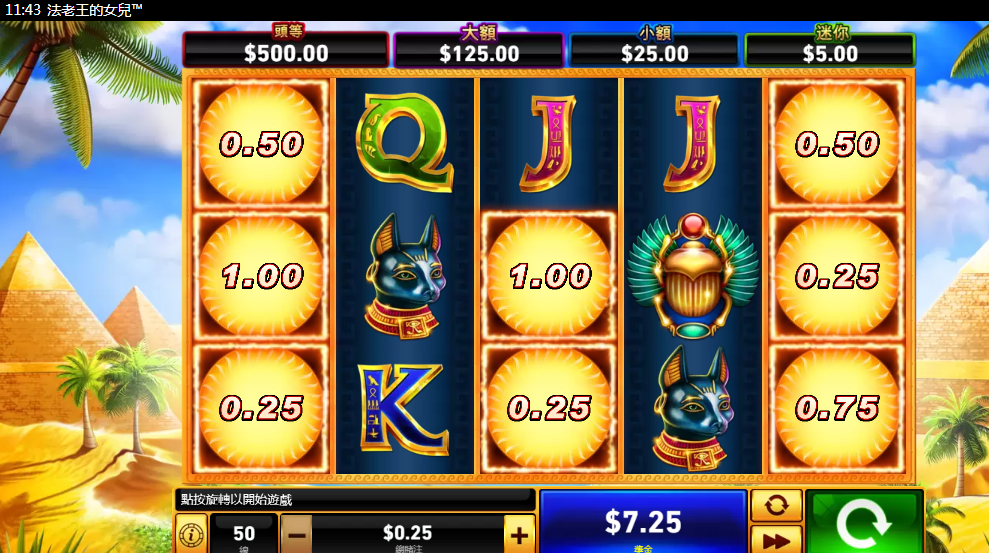Enable autoplay with the circular arrows button
Screen dimensions: 989x553
776,505
